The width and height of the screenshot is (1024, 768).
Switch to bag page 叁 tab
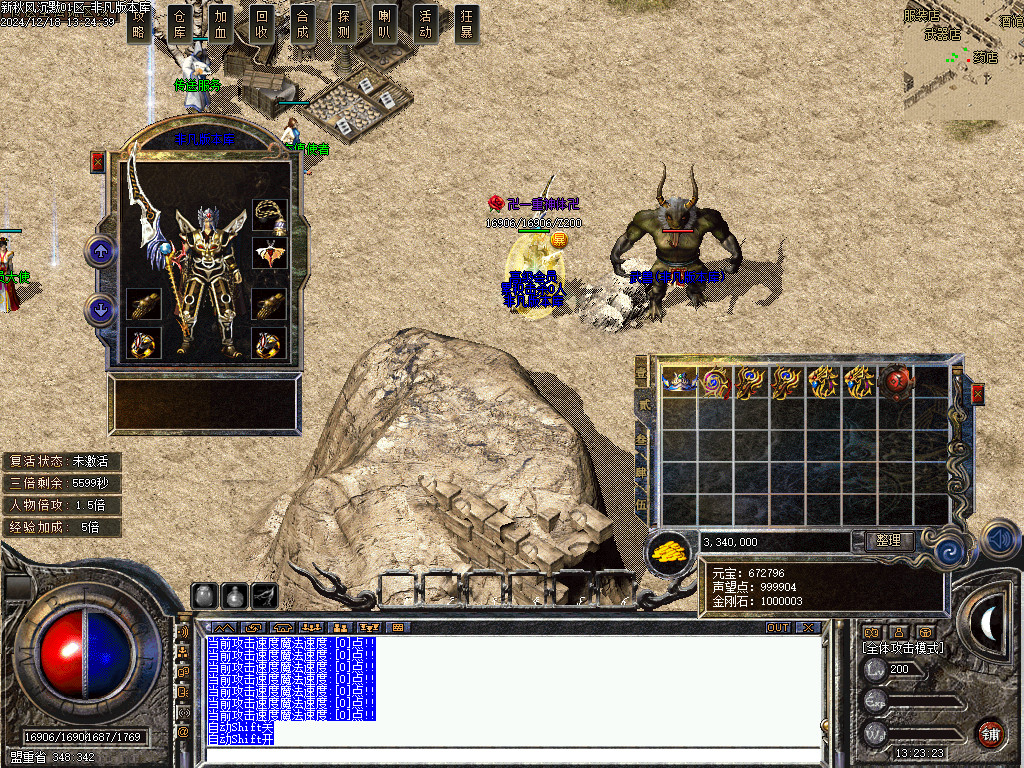(641, 439)
